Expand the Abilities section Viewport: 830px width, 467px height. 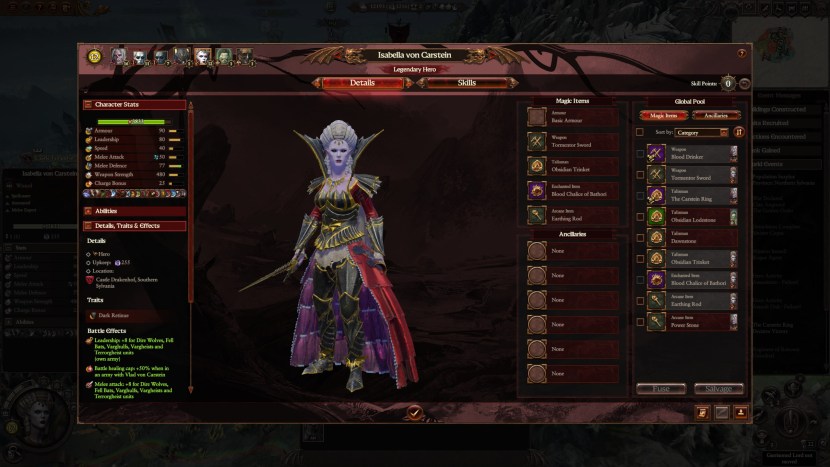pos(136,211)
